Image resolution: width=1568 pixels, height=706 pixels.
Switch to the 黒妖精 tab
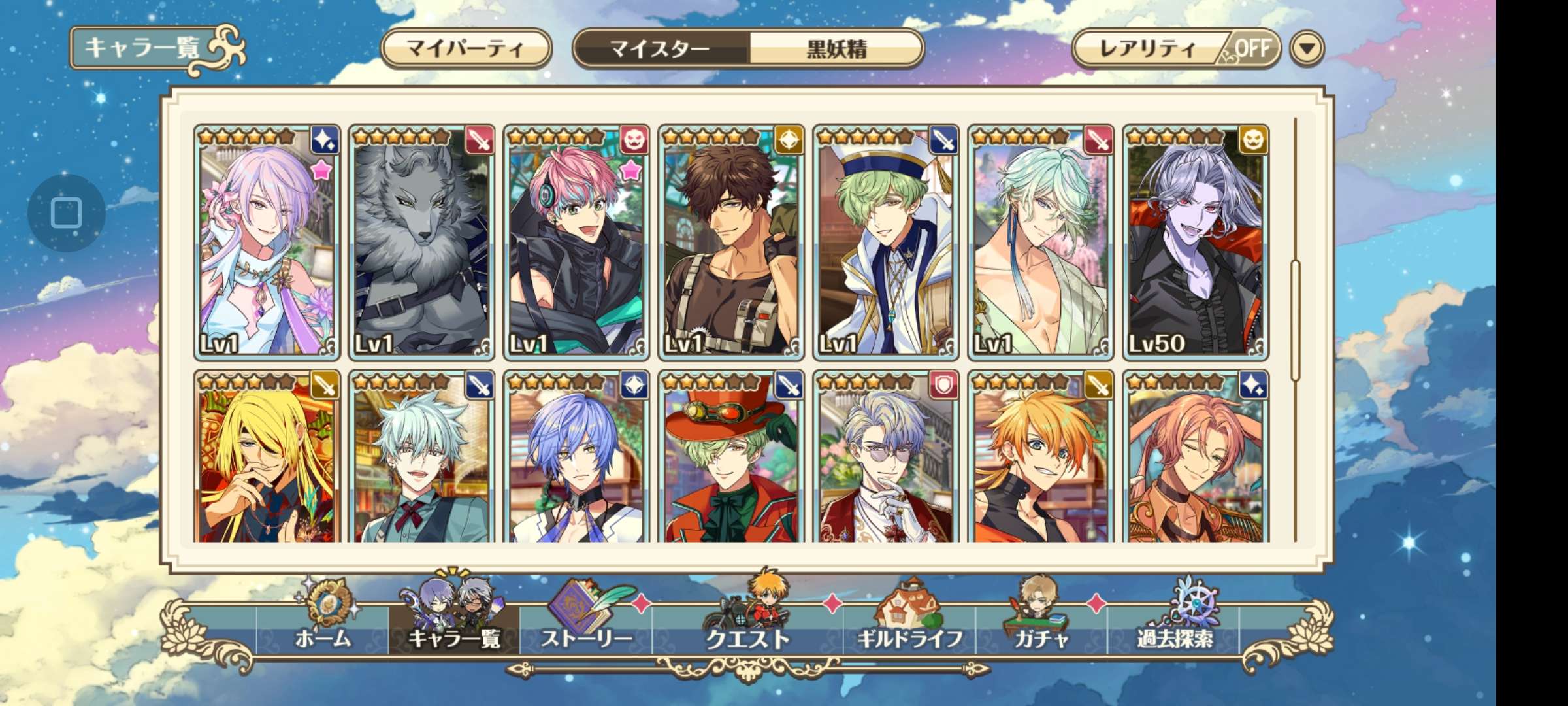(x=836, y=48)
